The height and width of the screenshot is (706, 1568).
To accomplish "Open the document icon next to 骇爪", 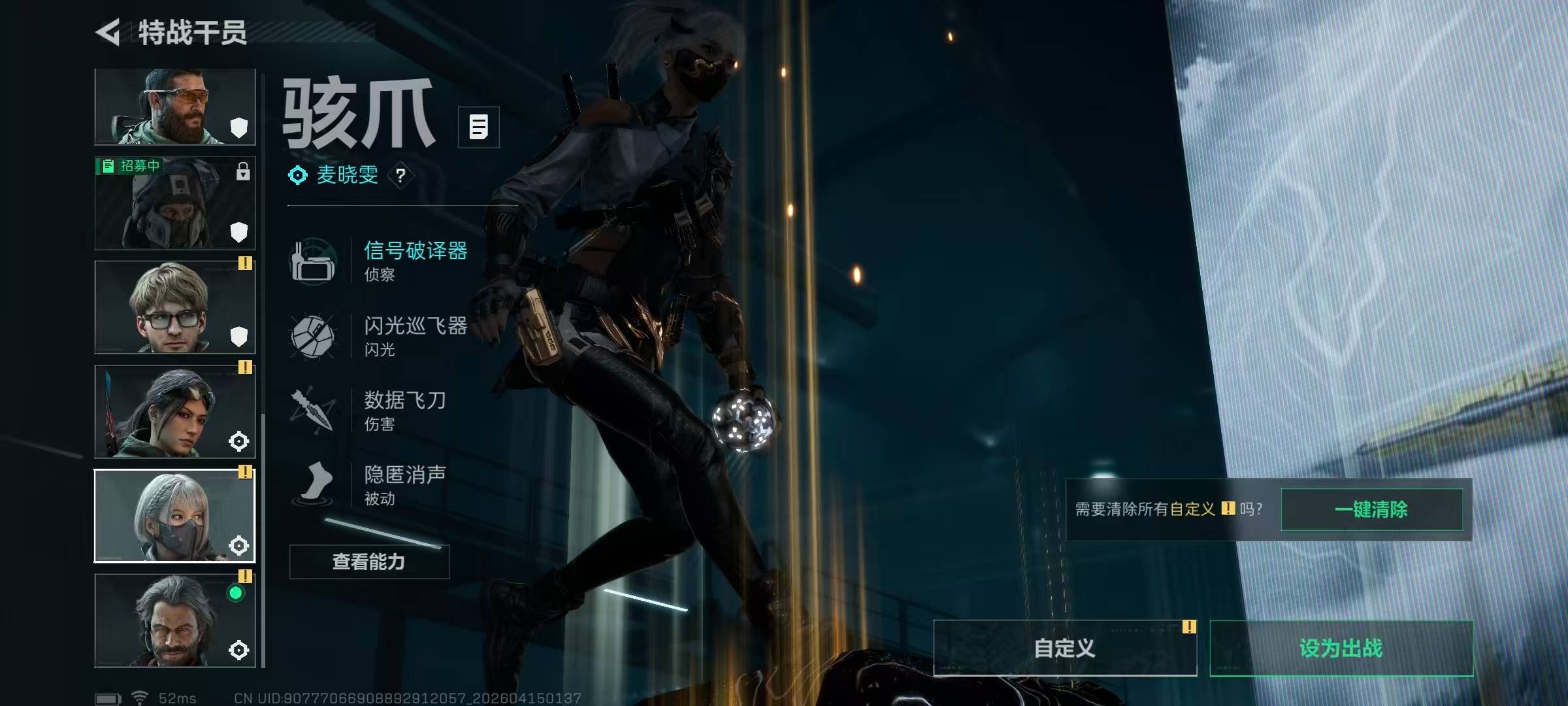I will click(478, 127).
